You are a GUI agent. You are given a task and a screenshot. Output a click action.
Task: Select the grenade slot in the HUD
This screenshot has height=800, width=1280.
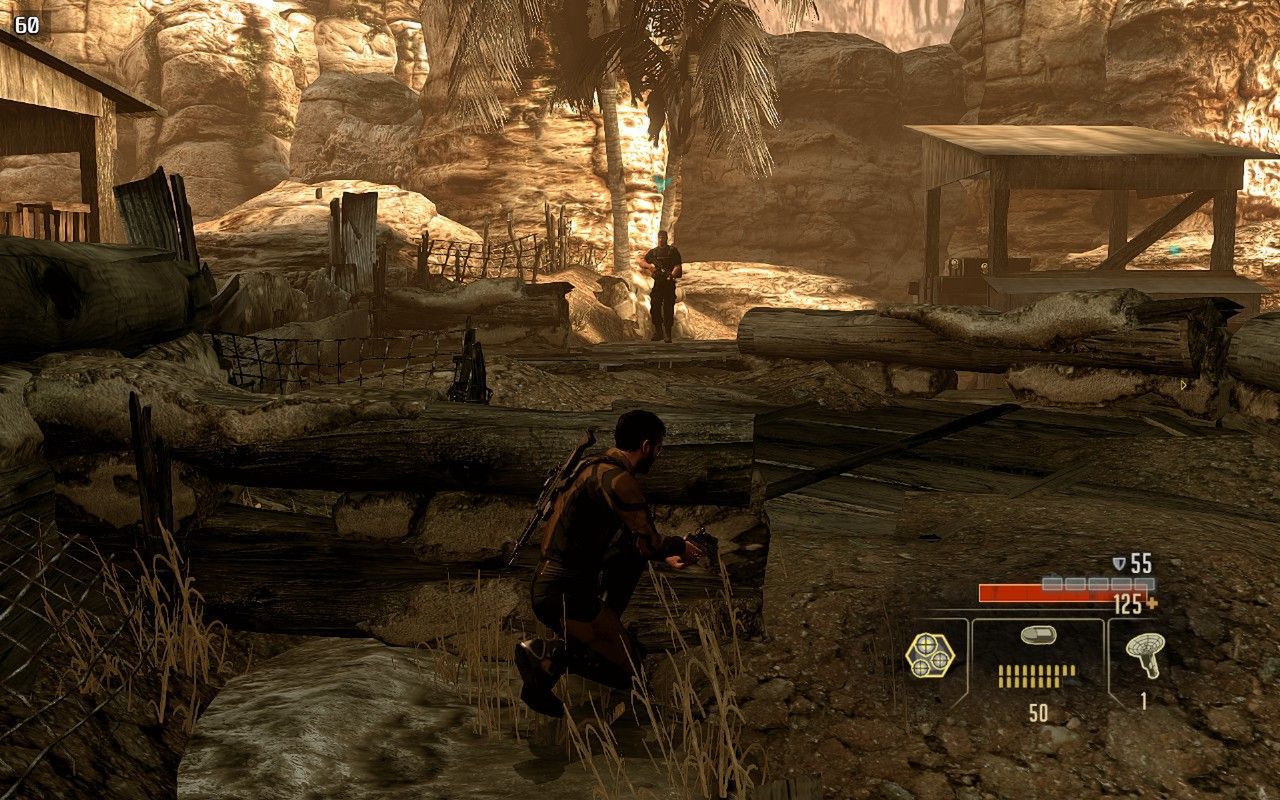click(930, 657)
